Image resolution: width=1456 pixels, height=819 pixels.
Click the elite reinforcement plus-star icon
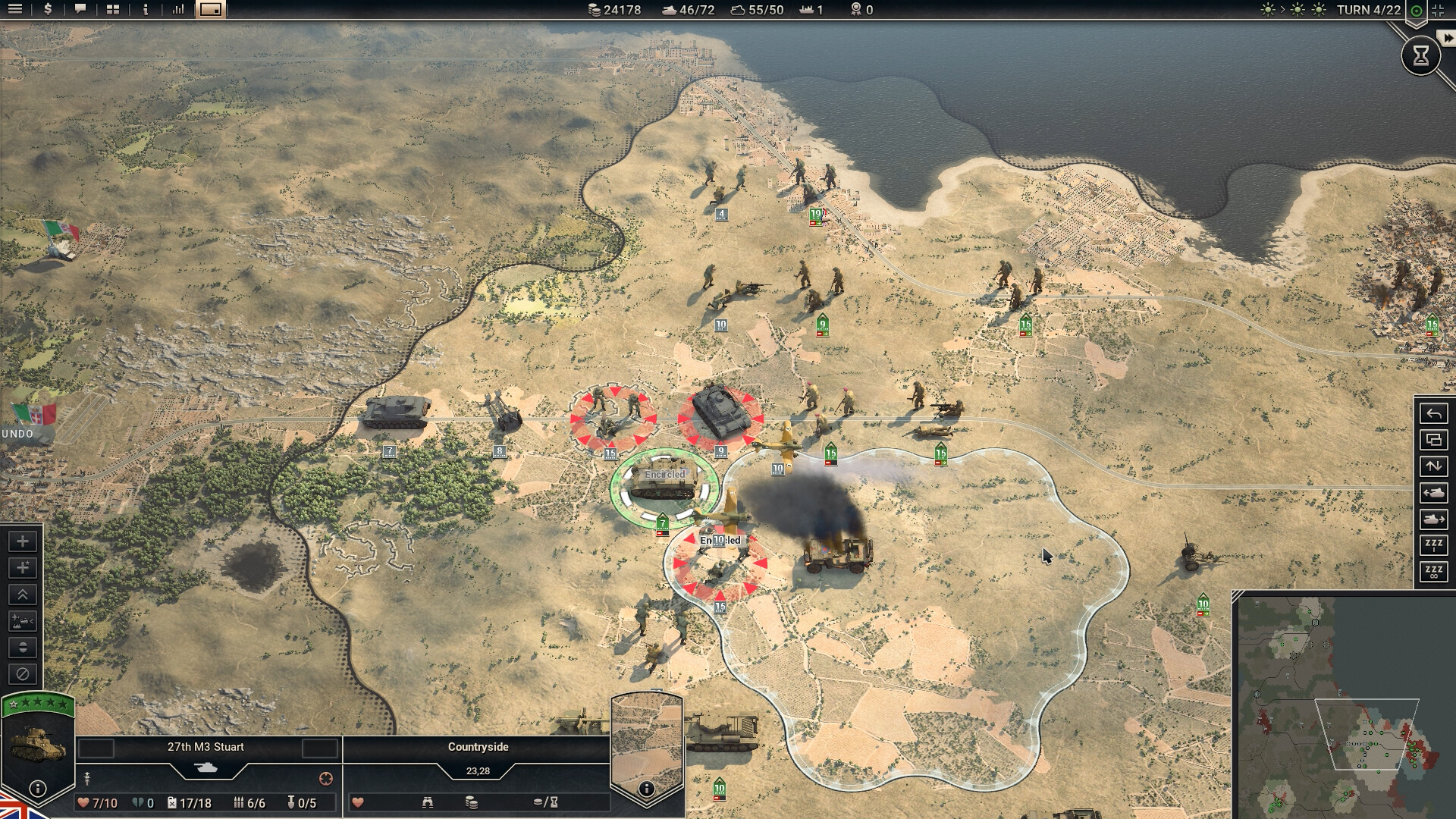point(21,567)
